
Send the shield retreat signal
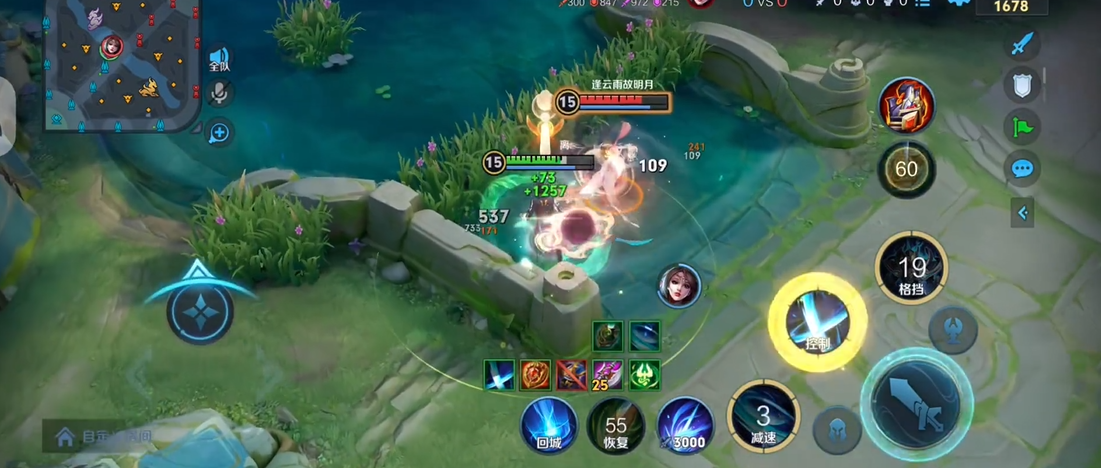pos(1021,86)
